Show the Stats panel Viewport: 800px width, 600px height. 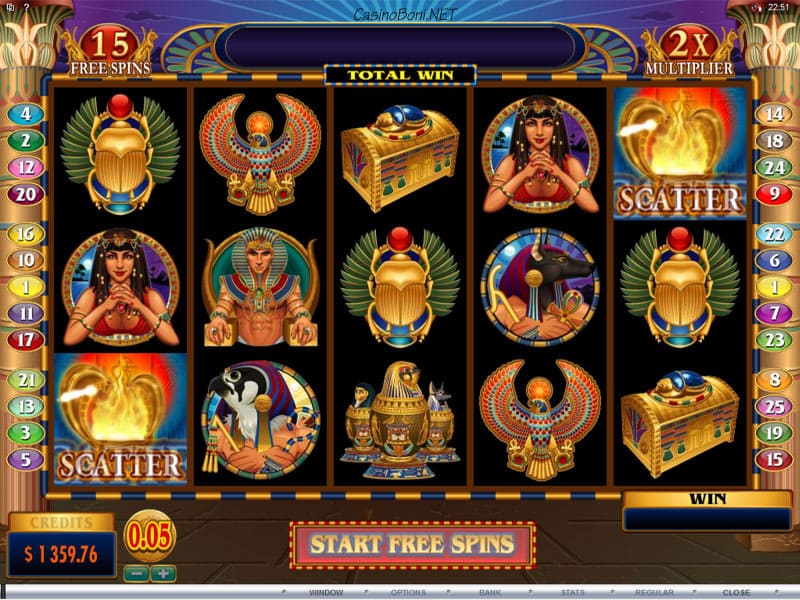pyautogui.click(x=573, y=592)
